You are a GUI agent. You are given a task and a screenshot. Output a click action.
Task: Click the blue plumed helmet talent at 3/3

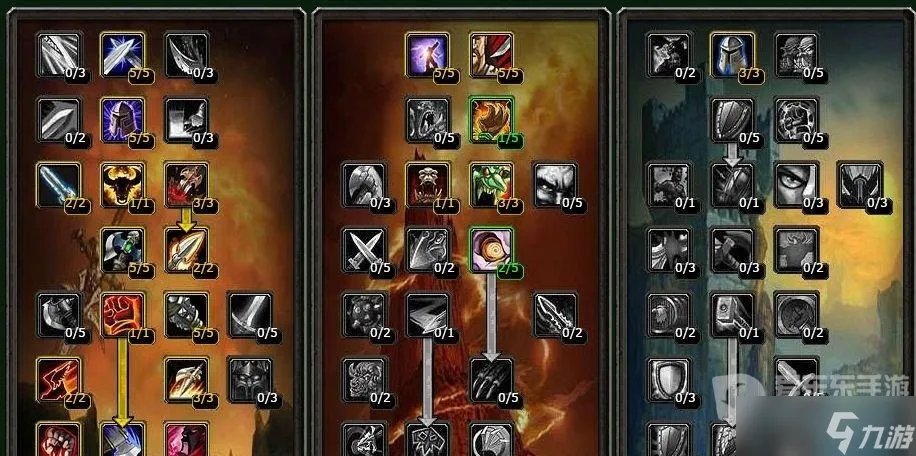(x=732, y=55)
